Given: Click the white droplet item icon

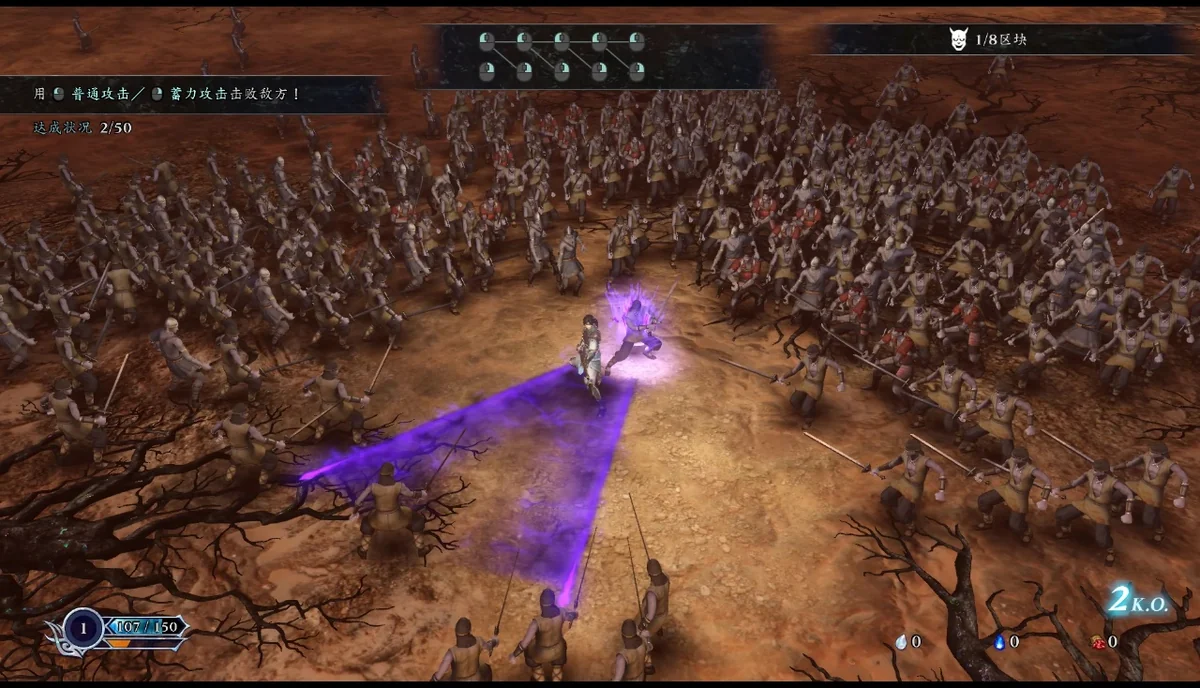Looking at the screenshot, I should (x=903, y=641).
